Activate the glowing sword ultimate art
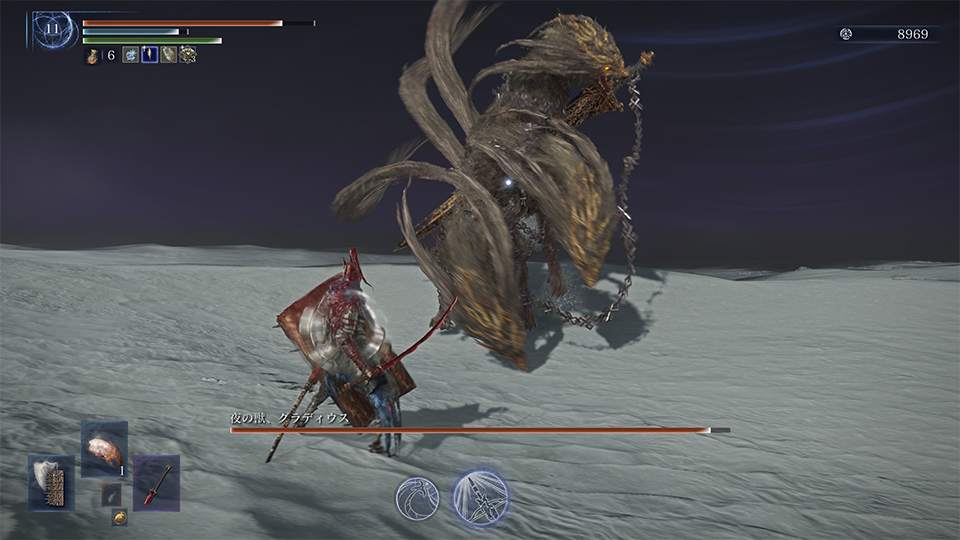 point(480,496)
